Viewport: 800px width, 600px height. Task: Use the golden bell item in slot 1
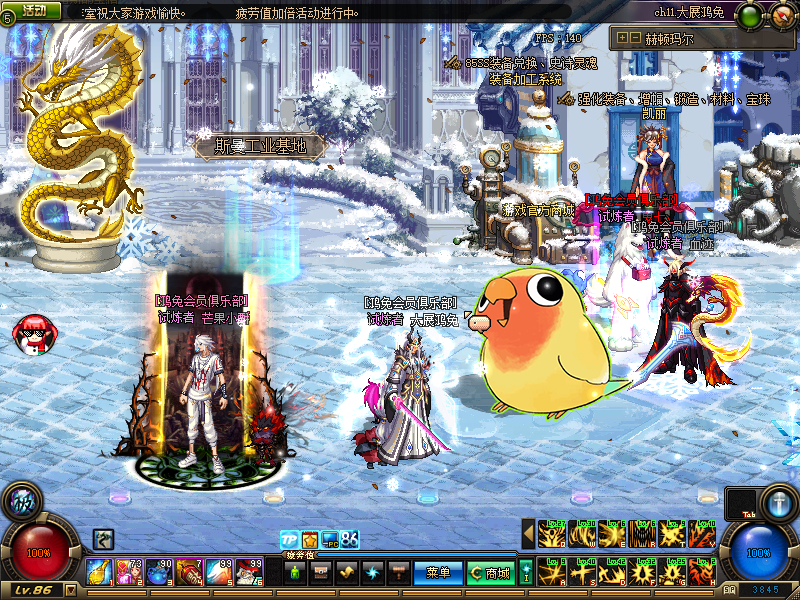point(100,571)
